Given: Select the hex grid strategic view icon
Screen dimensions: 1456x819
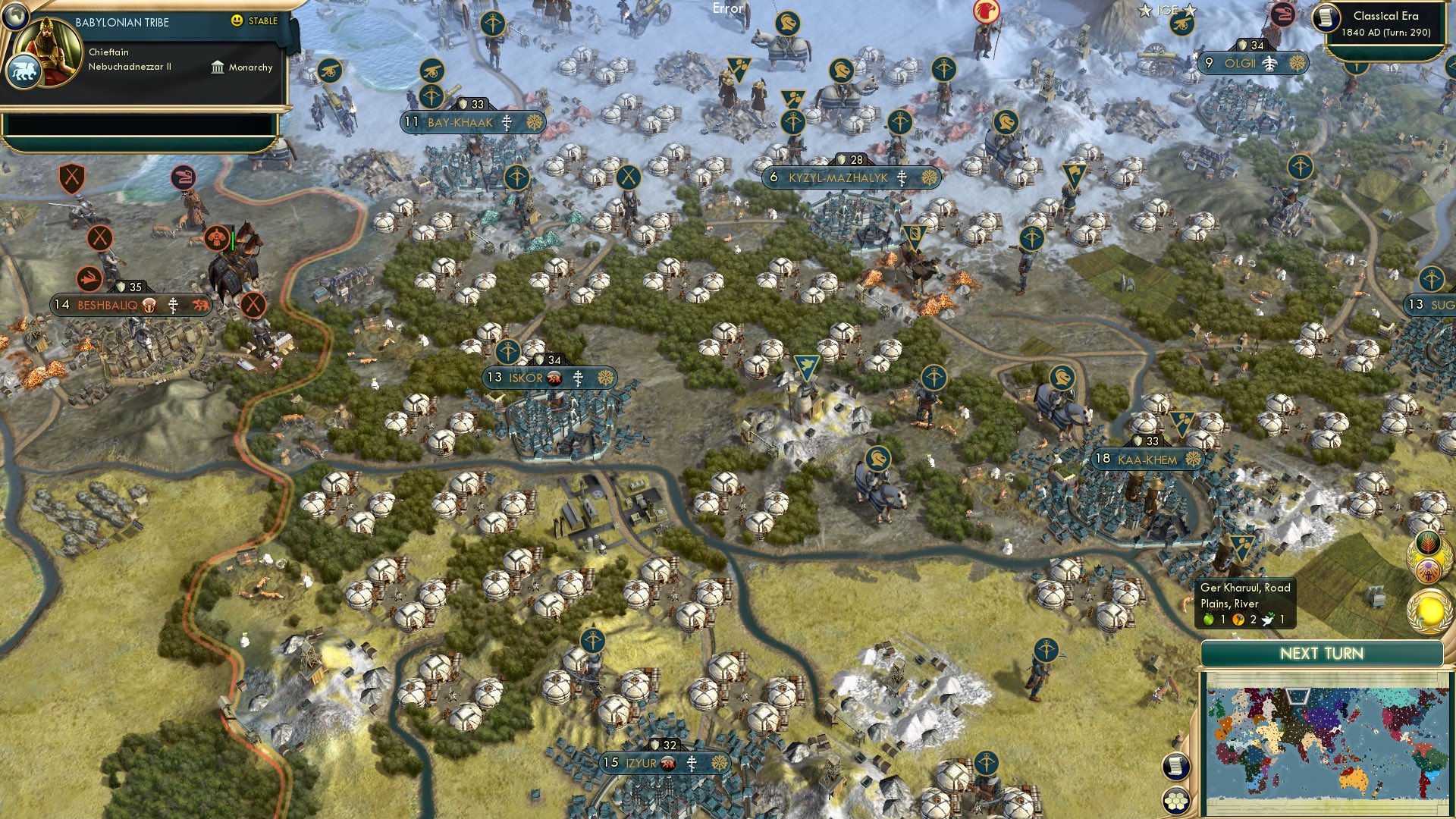Looking at the screenshot, I should pos(1177,801).
